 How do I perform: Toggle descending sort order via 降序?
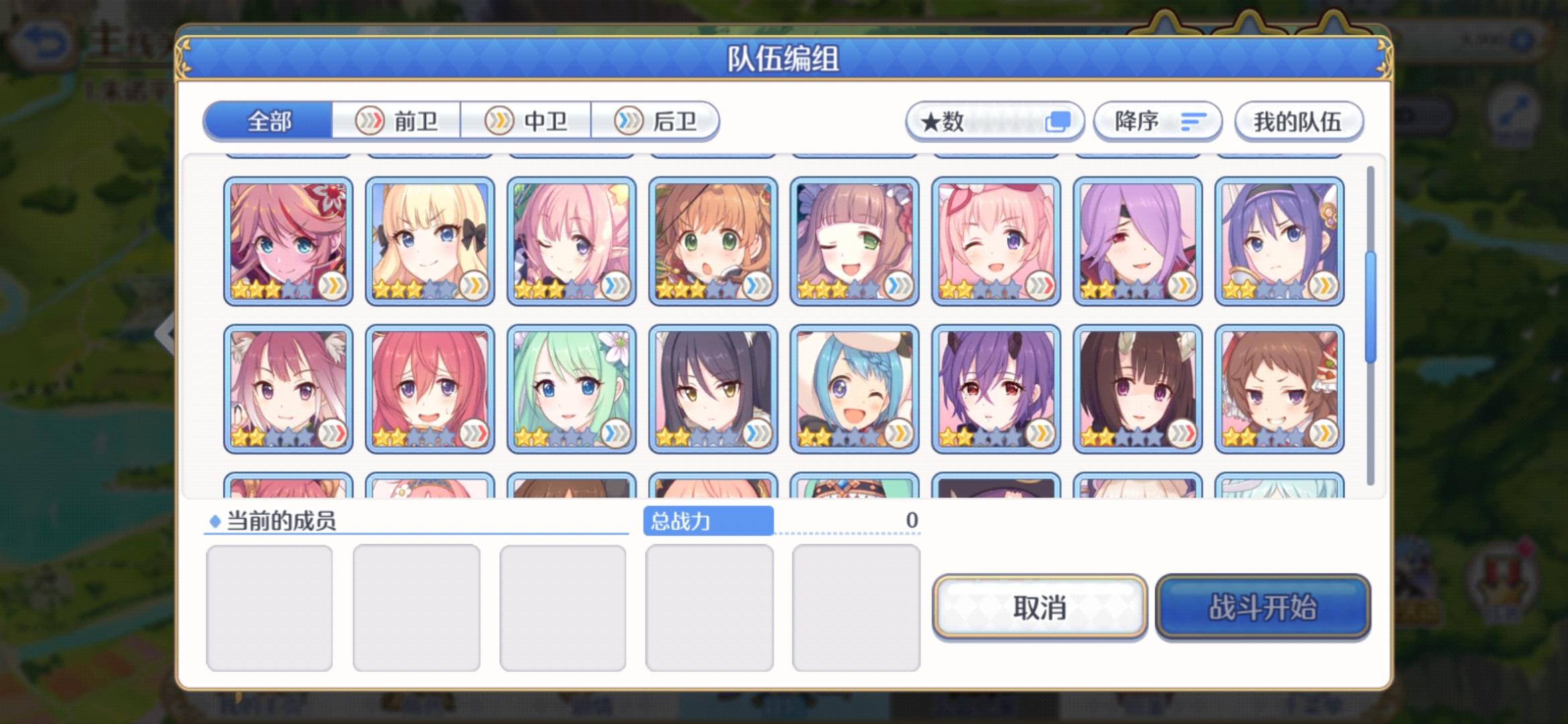[x=1156, y=121]
